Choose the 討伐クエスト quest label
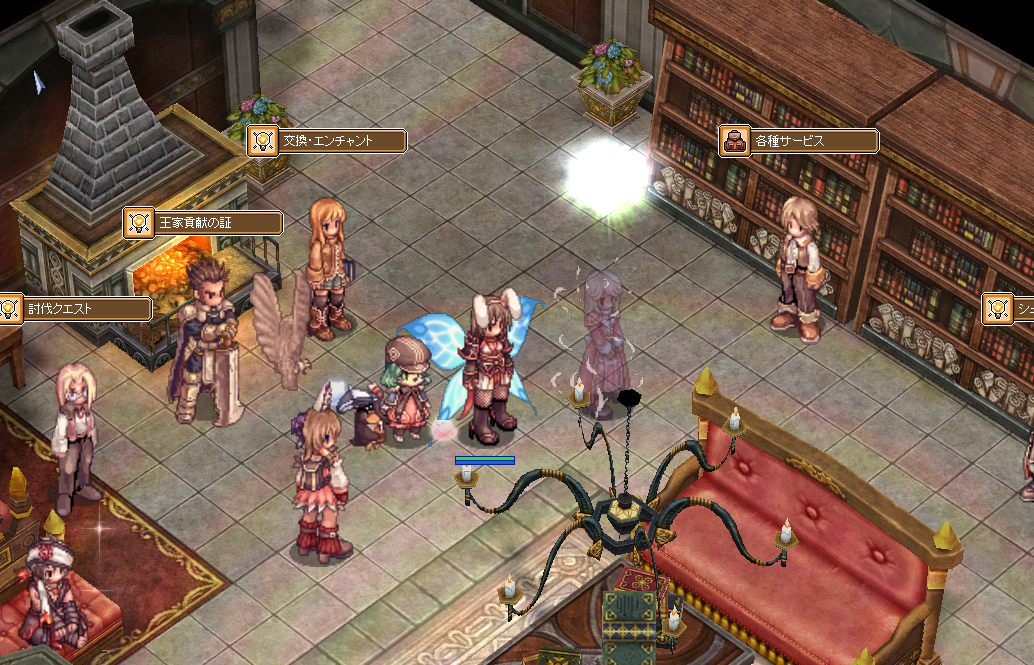 coord(75,309)
